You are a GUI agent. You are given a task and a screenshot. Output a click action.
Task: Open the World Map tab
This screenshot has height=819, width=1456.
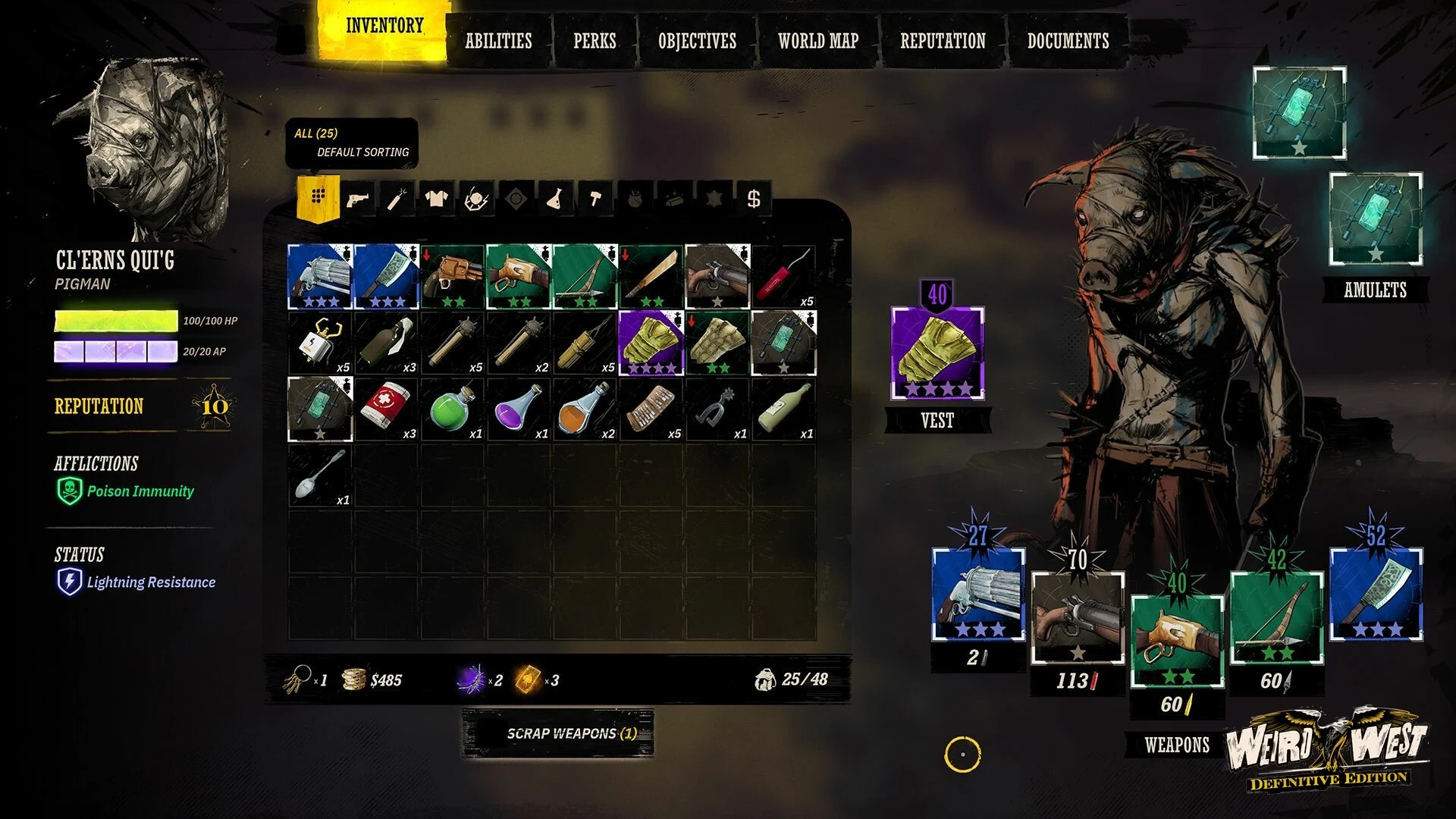(818, 41)
